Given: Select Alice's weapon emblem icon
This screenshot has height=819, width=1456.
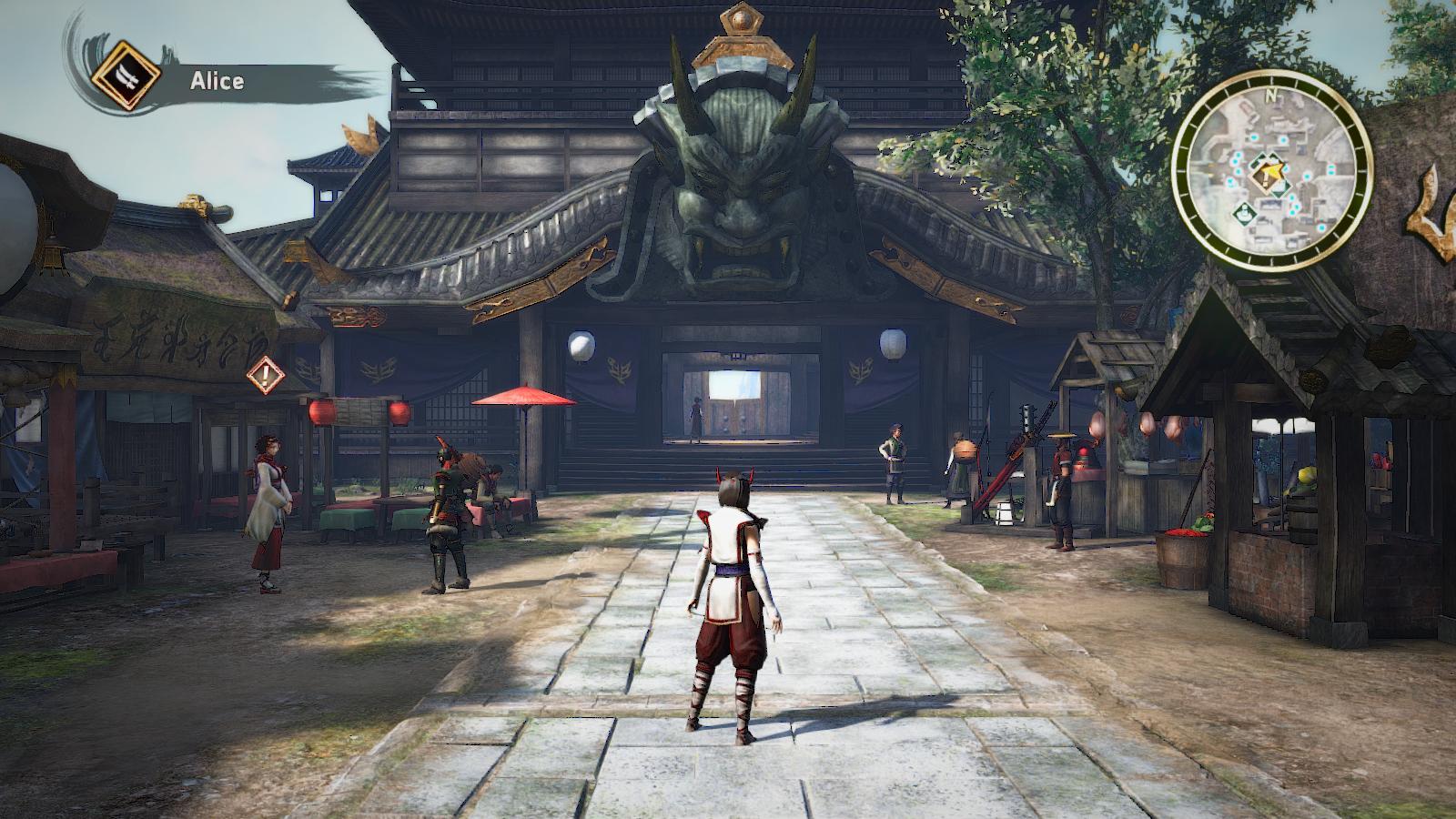Looking at the screenshot, I should [126, 77].
